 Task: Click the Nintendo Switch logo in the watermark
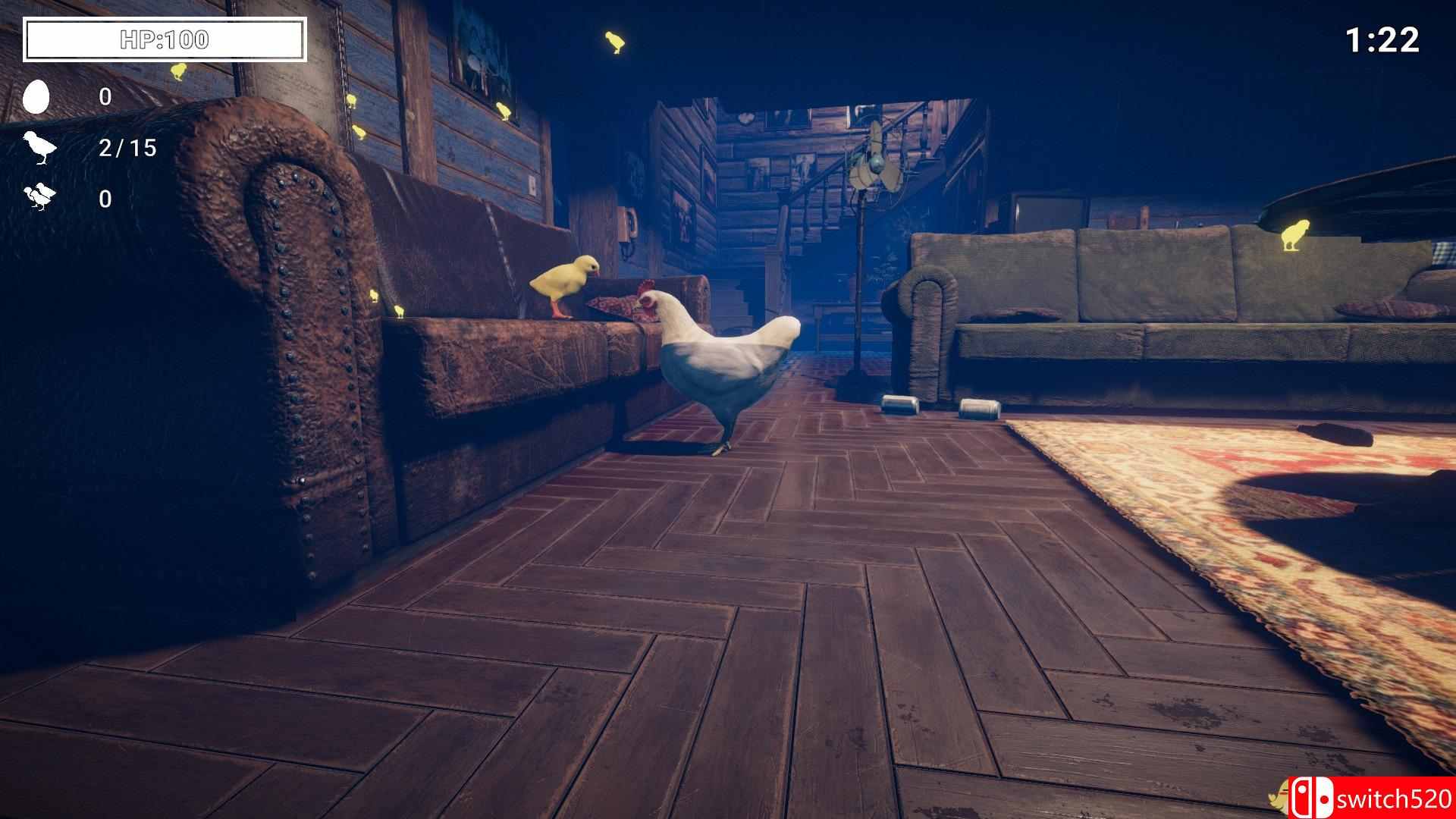click(x=1313, y=797)
